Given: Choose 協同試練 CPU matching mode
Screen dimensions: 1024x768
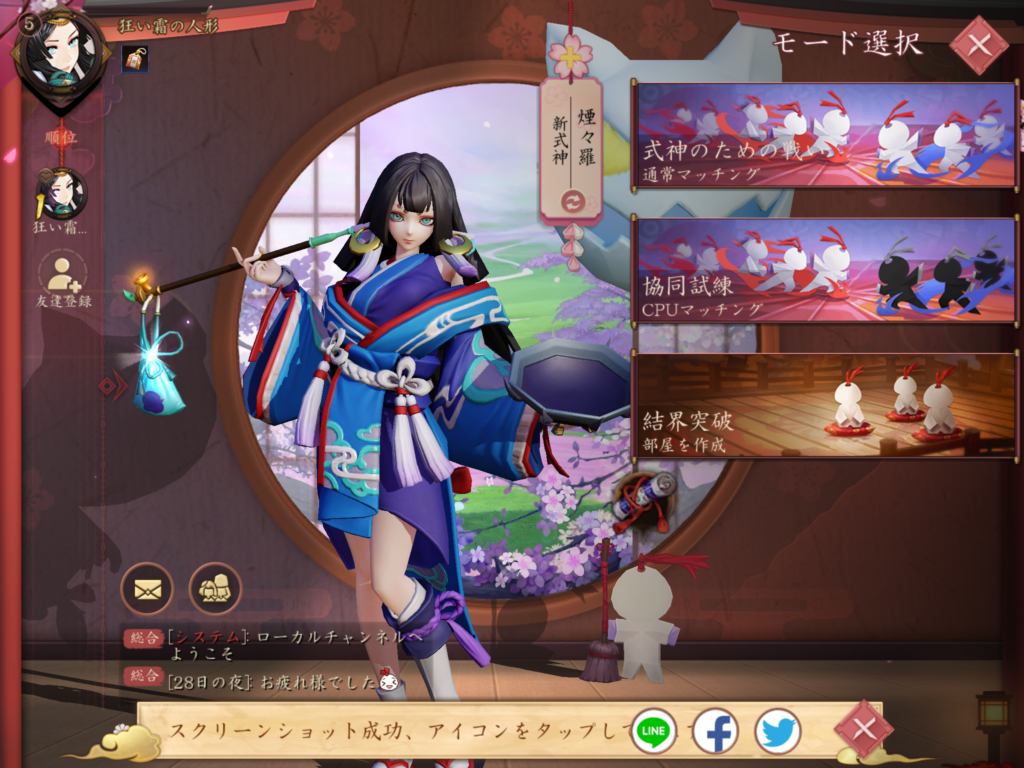Looking at the screenshot, I should pyautogui.click(x=825, y=270).
